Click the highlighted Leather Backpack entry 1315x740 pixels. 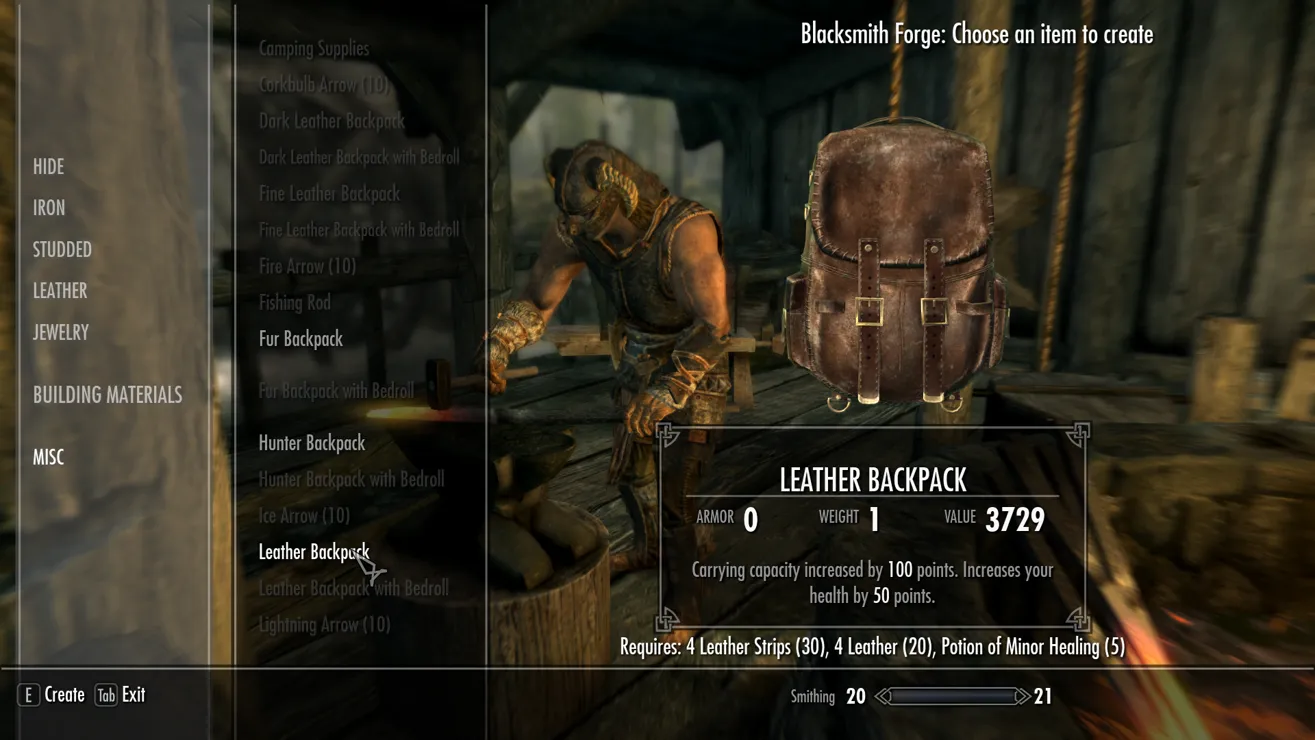pyautogui.click(x=313, y=552)
